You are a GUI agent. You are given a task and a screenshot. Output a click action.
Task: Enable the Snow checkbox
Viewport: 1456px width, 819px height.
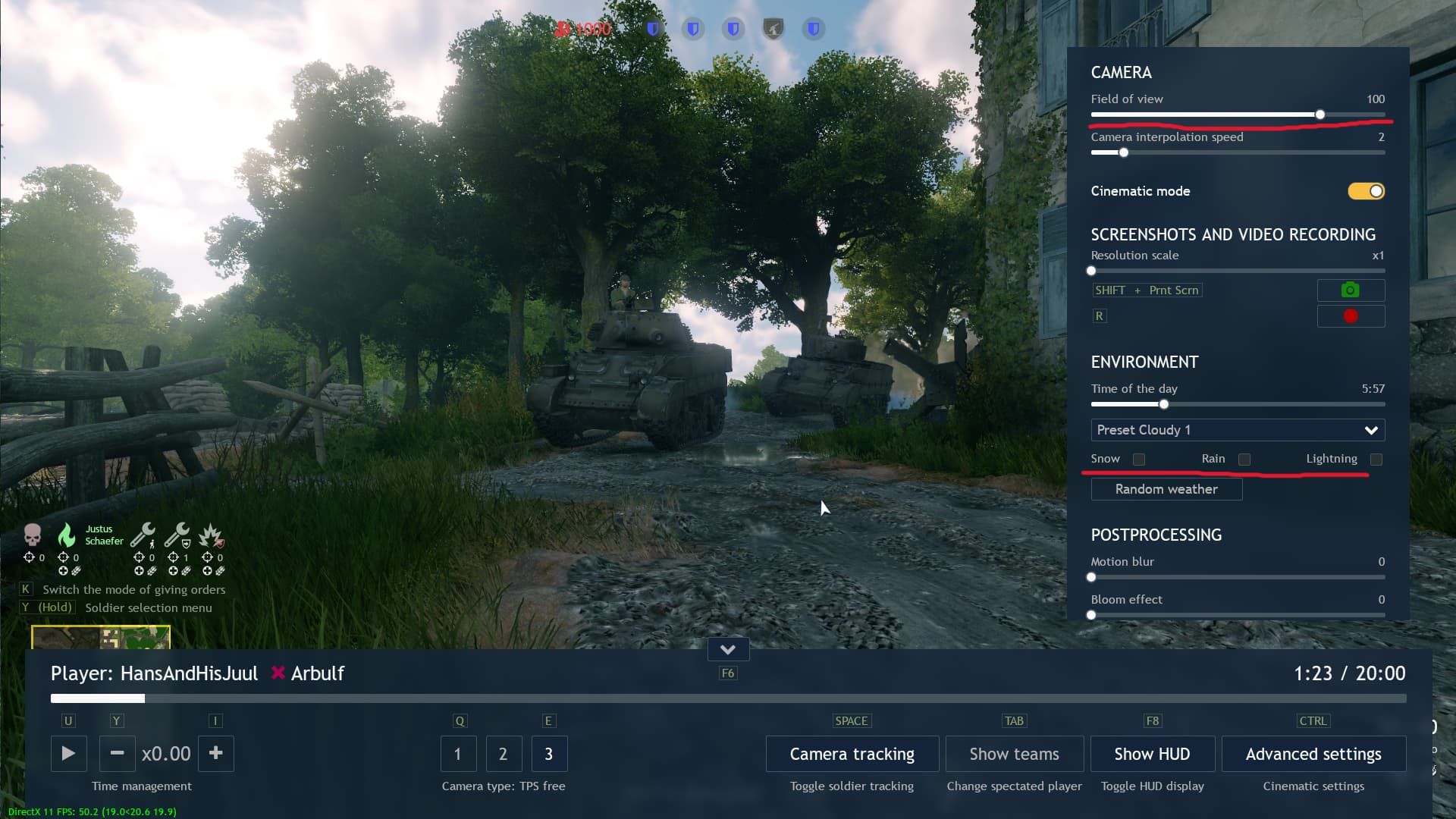pos(1138,459)
